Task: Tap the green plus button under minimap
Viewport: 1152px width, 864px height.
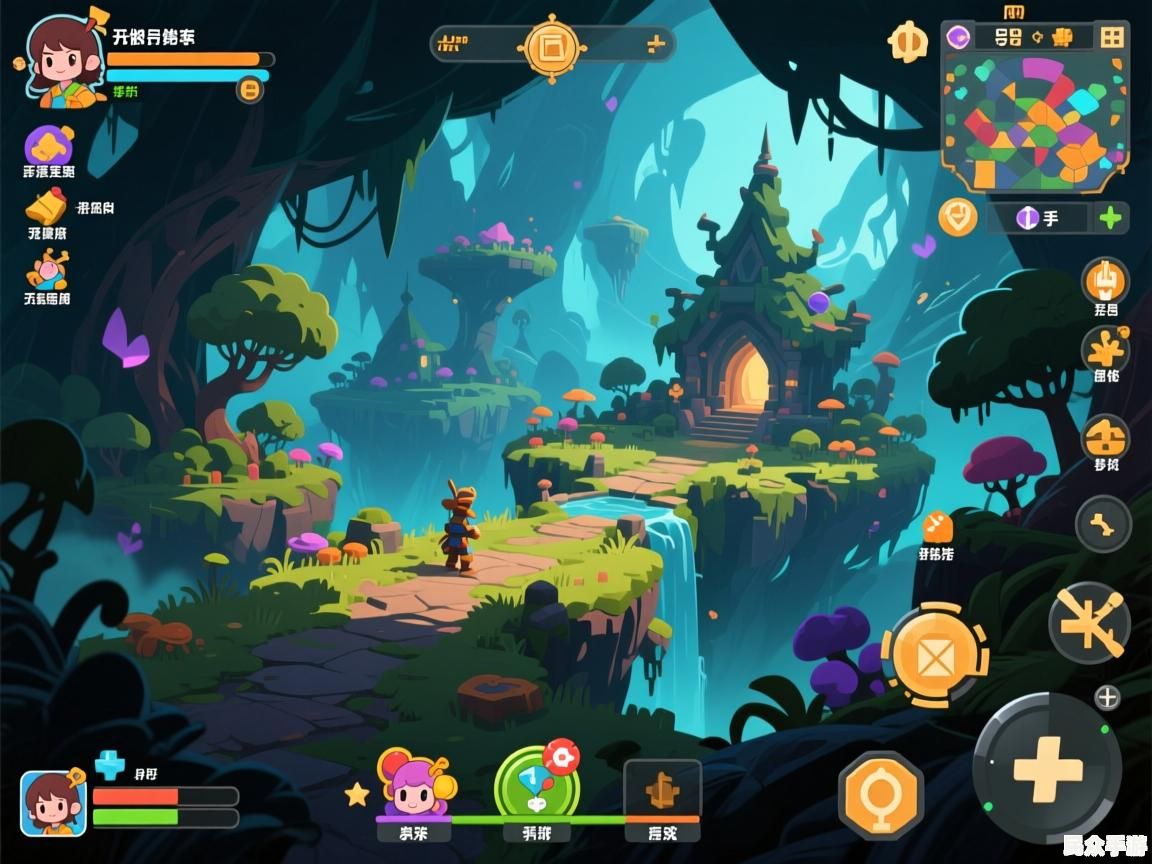Action: (x=1110, y=217)
